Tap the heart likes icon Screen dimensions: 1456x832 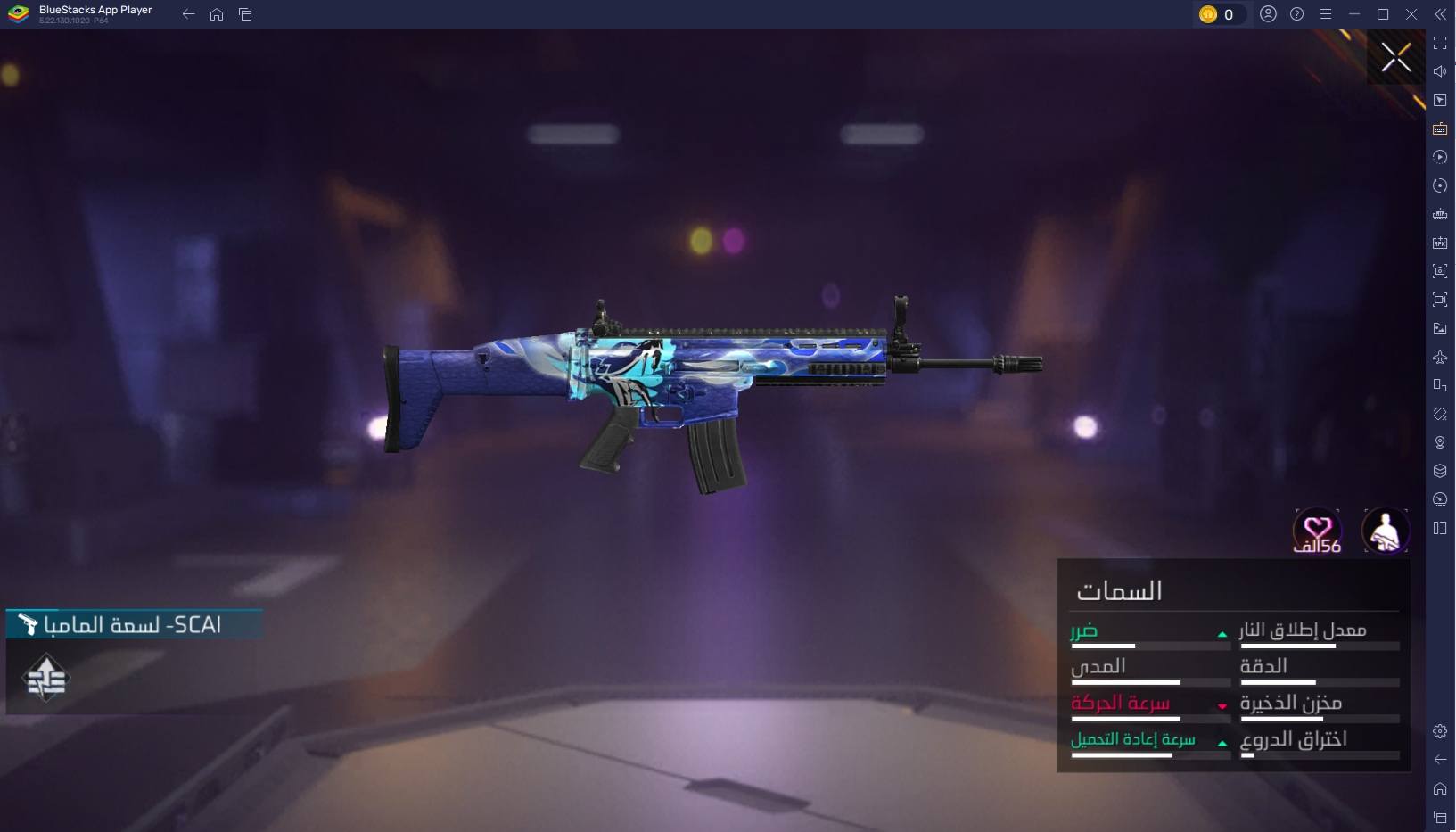point(1317,530)
